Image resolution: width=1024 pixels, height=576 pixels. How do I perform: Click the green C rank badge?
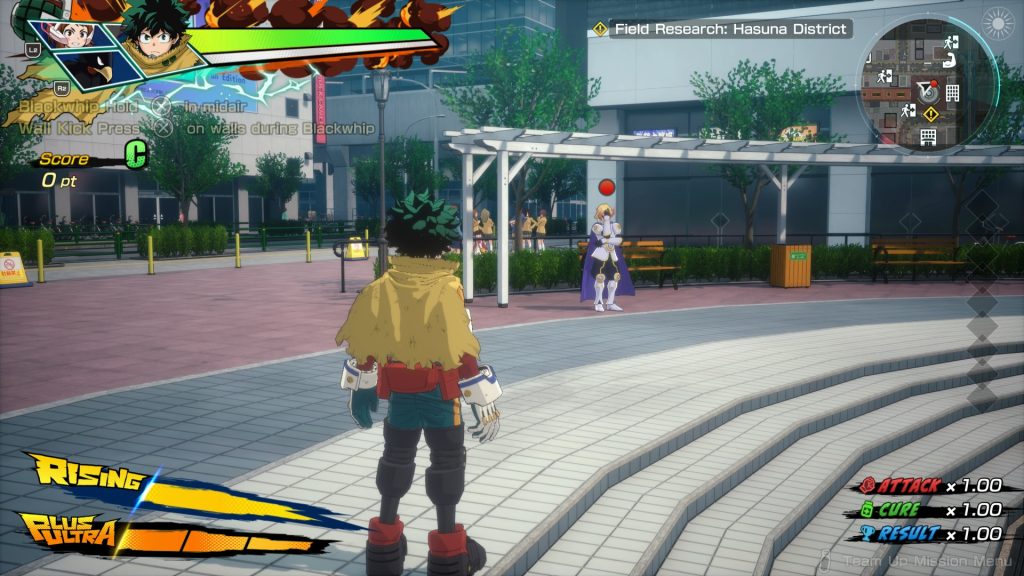tap(135, 154)
